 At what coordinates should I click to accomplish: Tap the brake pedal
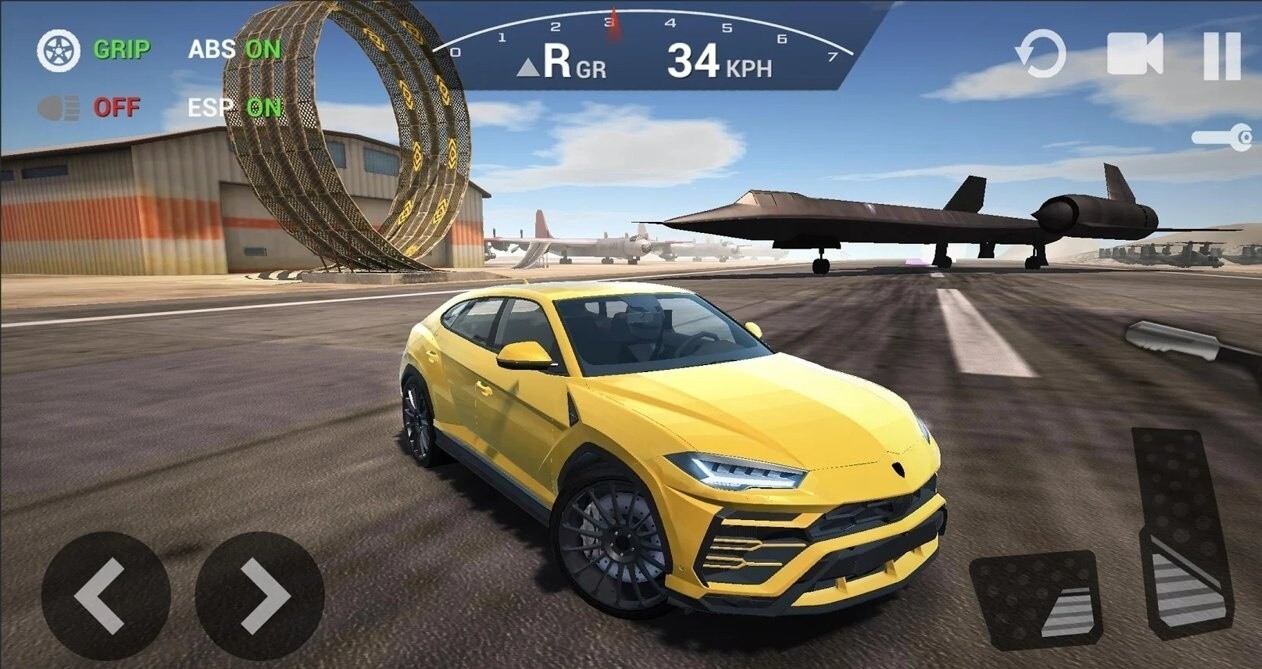[1035, 599]
